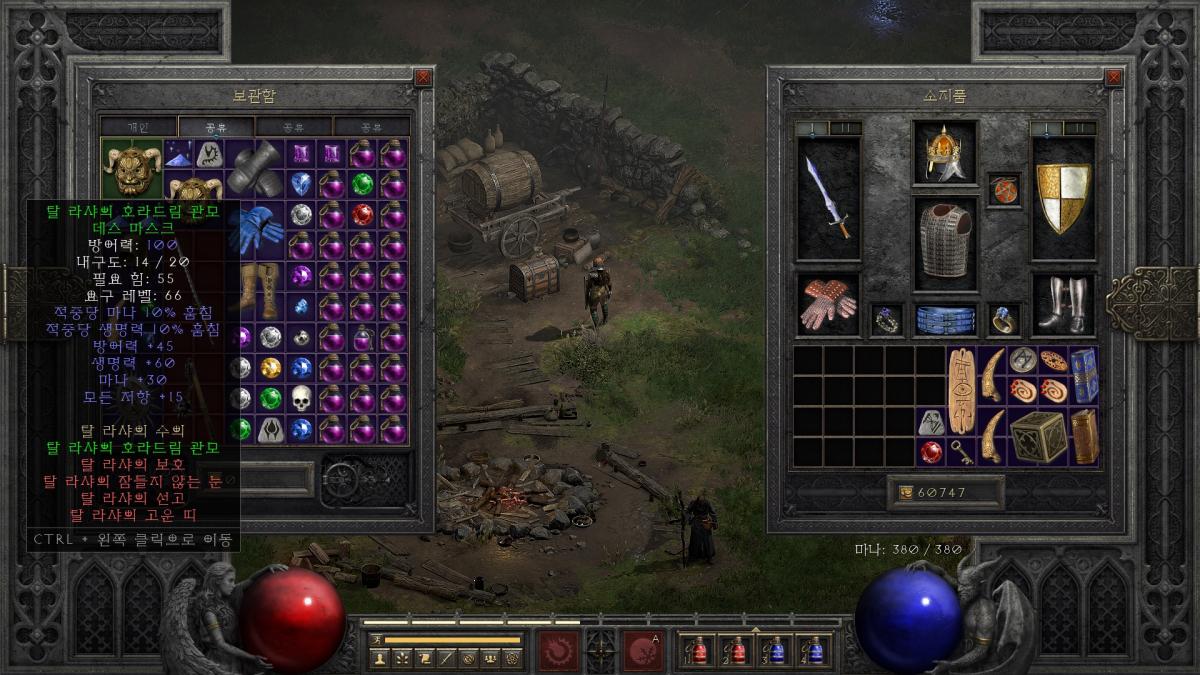
Task: Click the equipped sword weapon slot
Action: [829, 198]
